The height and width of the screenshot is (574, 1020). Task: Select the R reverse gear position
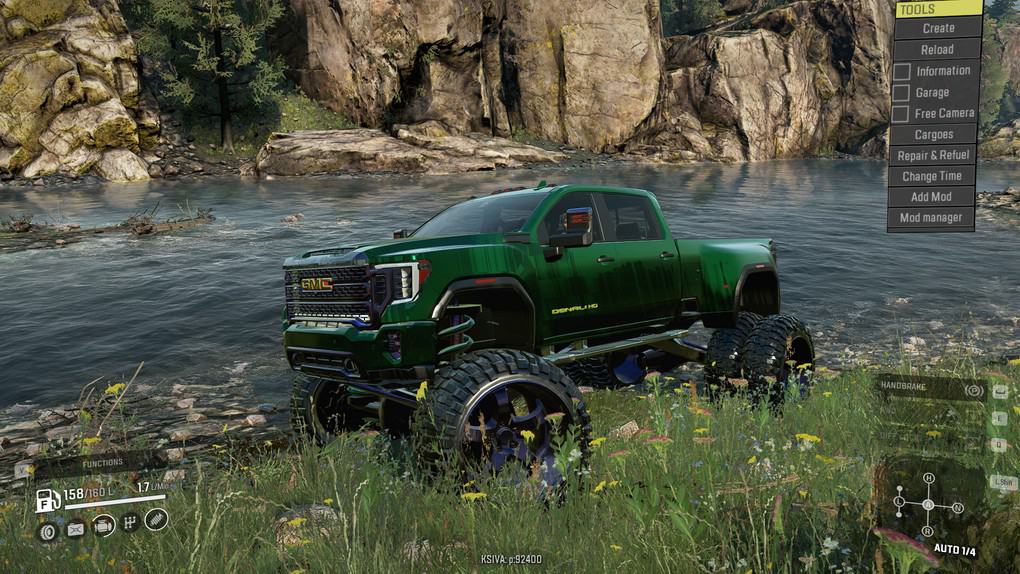coord(928,531)
